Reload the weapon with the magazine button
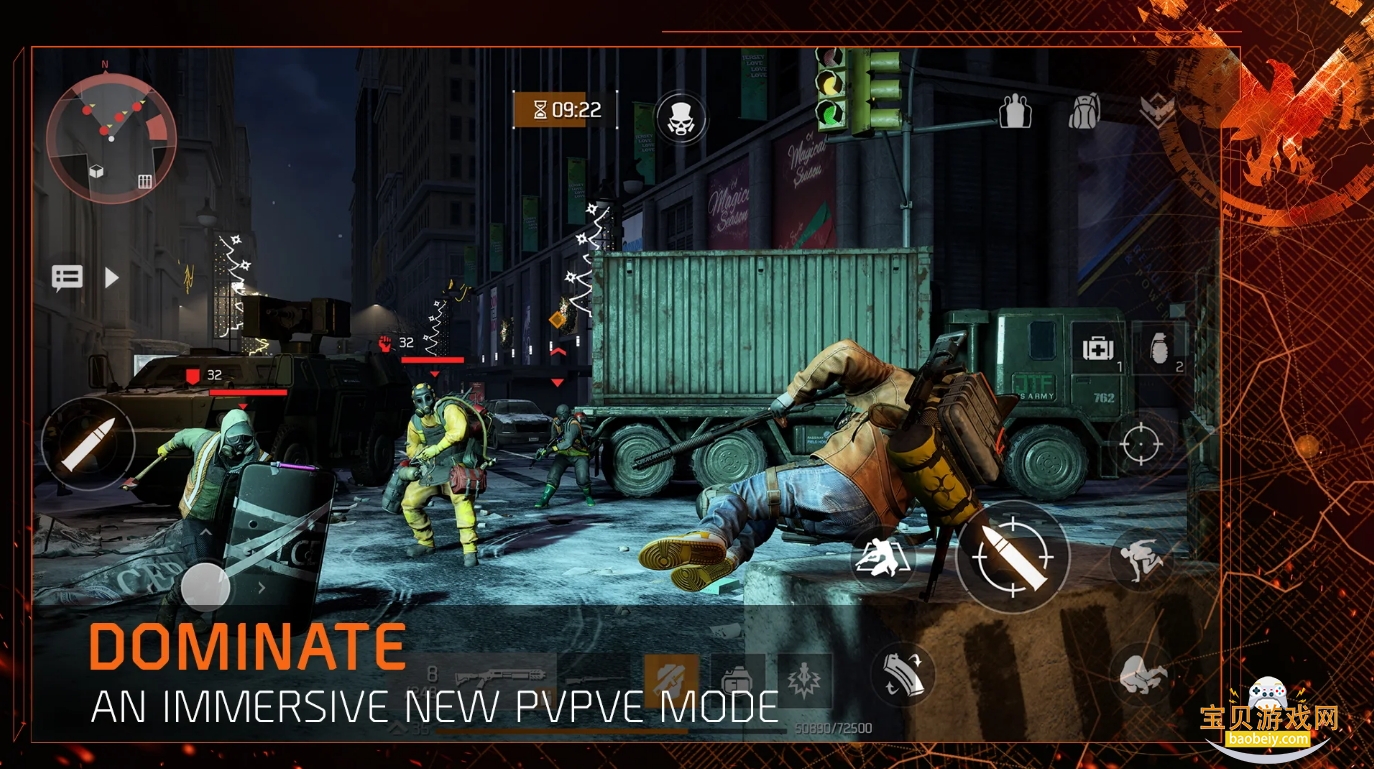The height and width of the screenshot is (769, 1374). click(903, 675)
